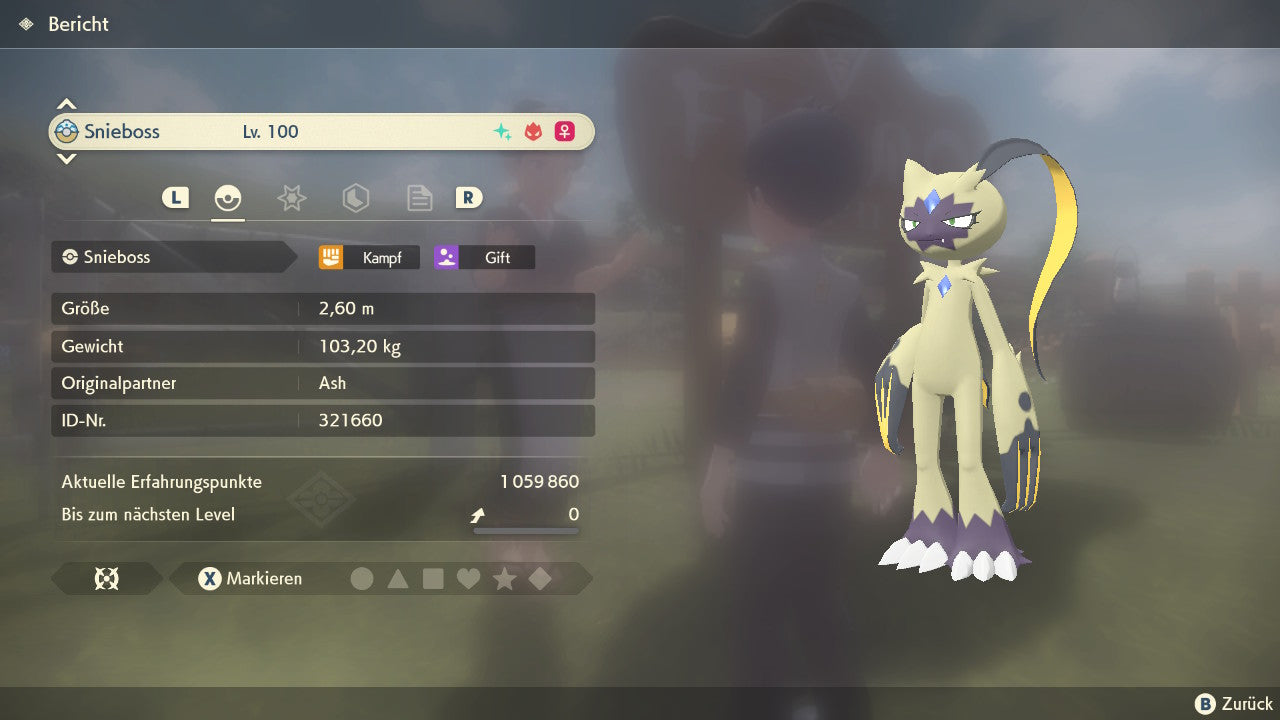Click the origin emblem beside Markieren
The height and width of the screenshot is (720, 1280).
pyautogui.click(x=106, y=578)
